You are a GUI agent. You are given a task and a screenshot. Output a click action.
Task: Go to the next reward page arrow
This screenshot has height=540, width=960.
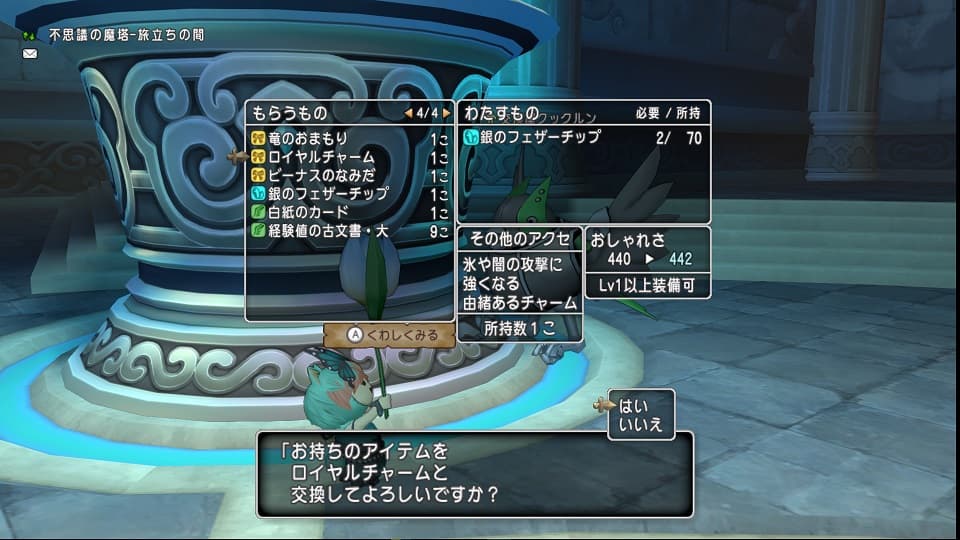(x=446, y=113)
